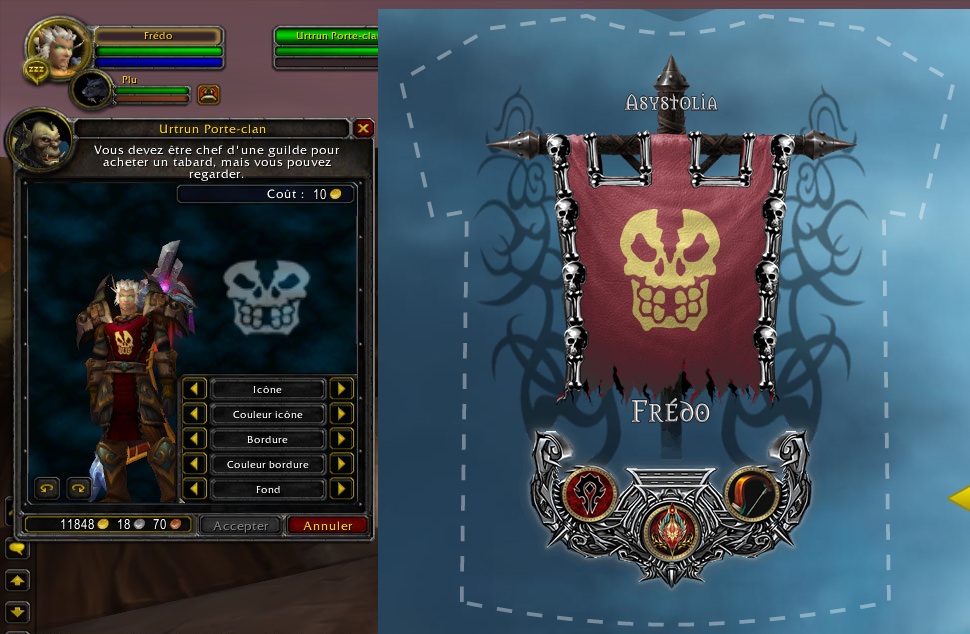Return to the previous Fond colour
The image size is (970, 634).
click(x=194, y=489)
